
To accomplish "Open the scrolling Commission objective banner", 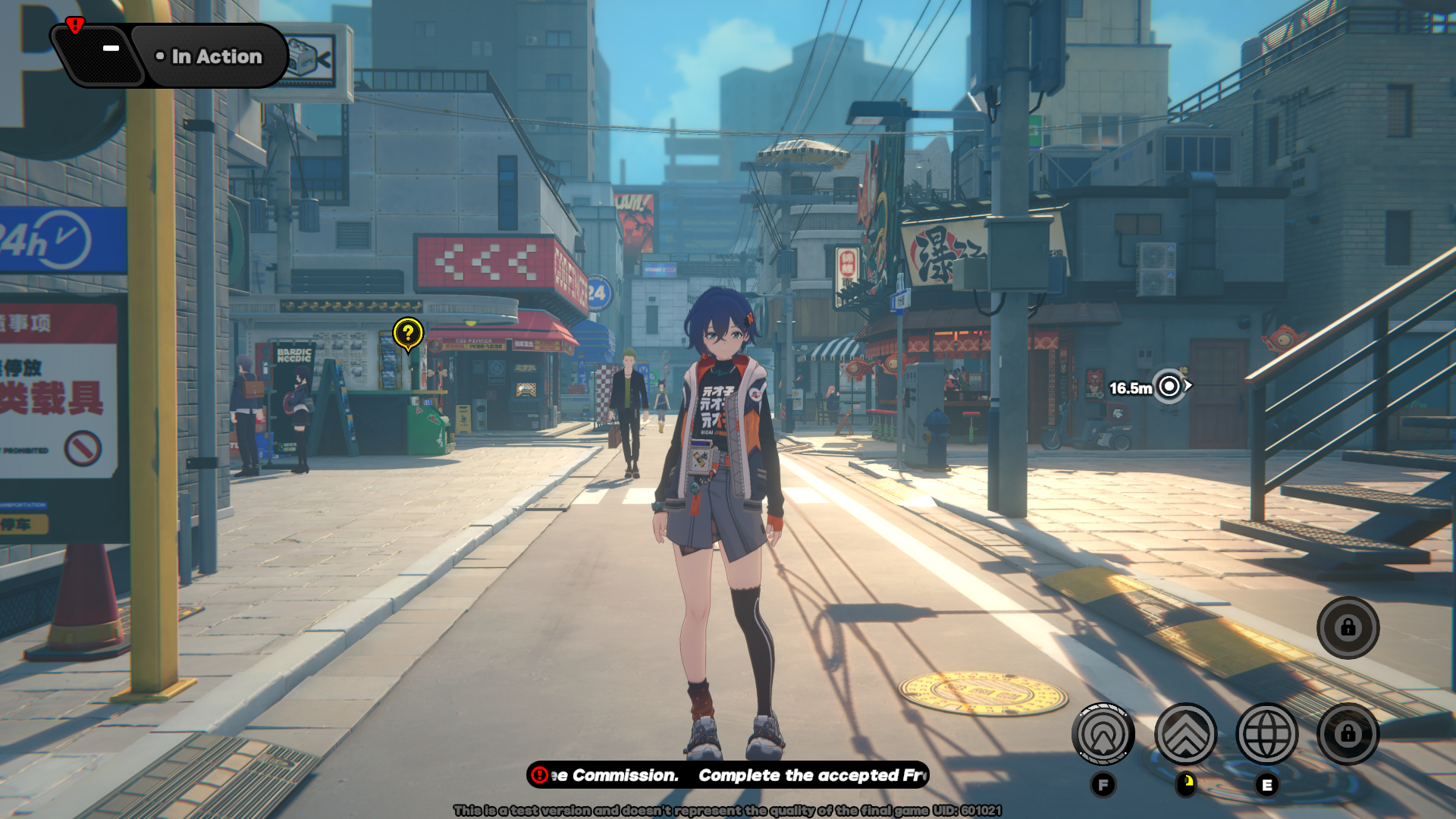I will coord(728,775).
